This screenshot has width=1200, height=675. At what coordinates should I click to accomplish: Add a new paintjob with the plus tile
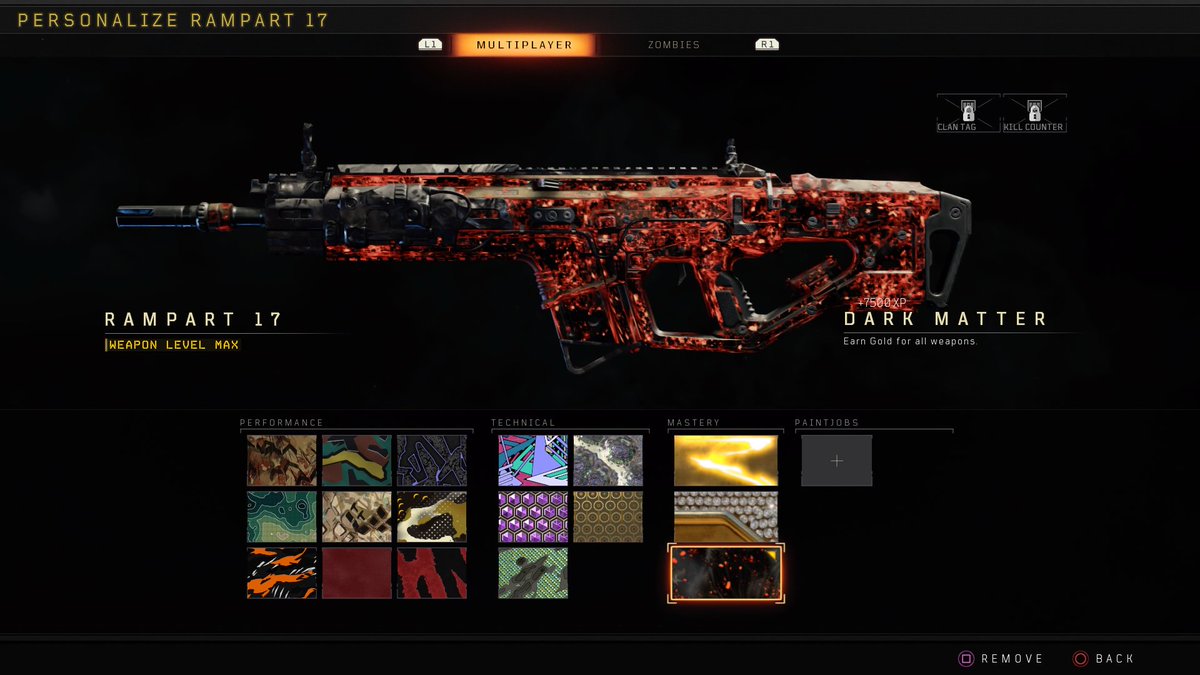(837, 461)
